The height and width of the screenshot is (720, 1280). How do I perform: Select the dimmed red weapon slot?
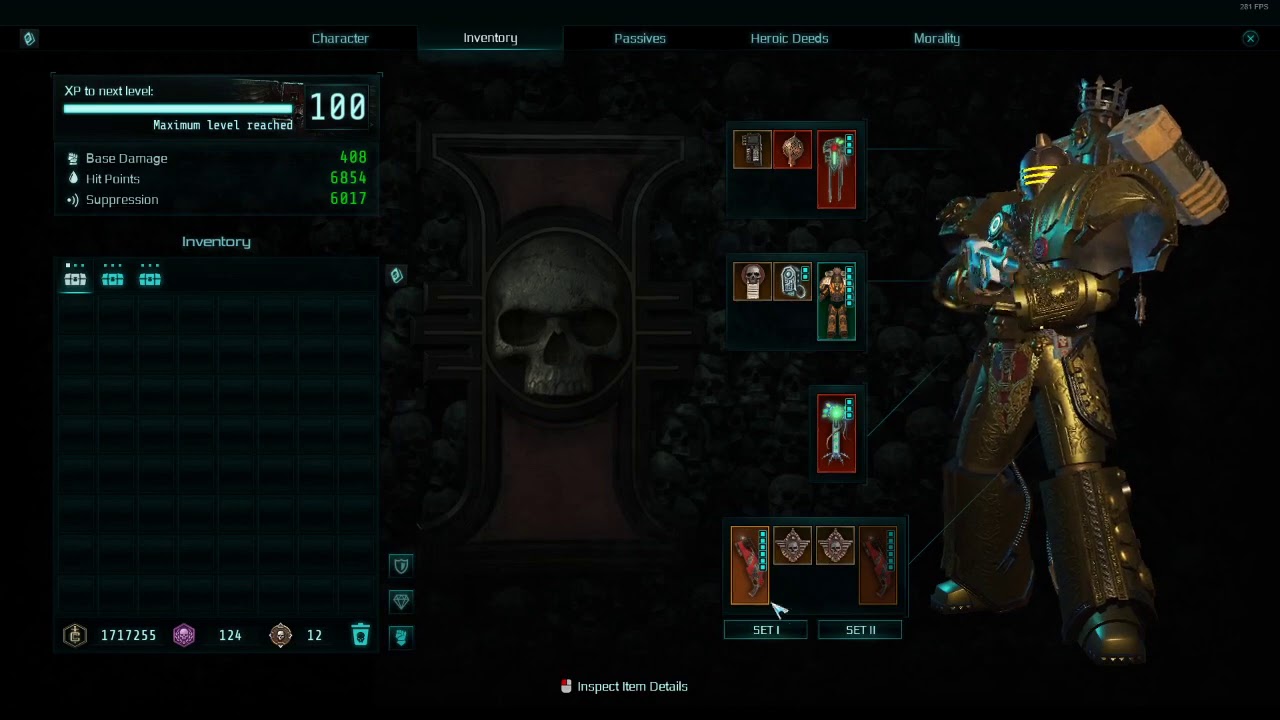click(x=878, y=565)
